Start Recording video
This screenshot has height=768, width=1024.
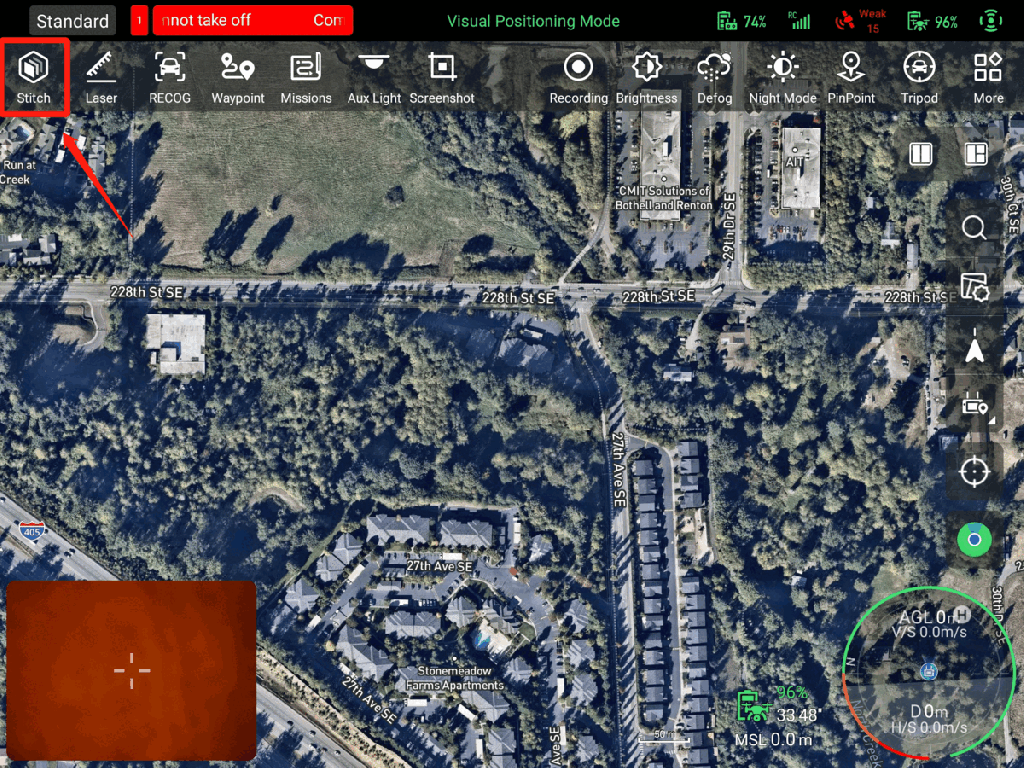point(578,76)
